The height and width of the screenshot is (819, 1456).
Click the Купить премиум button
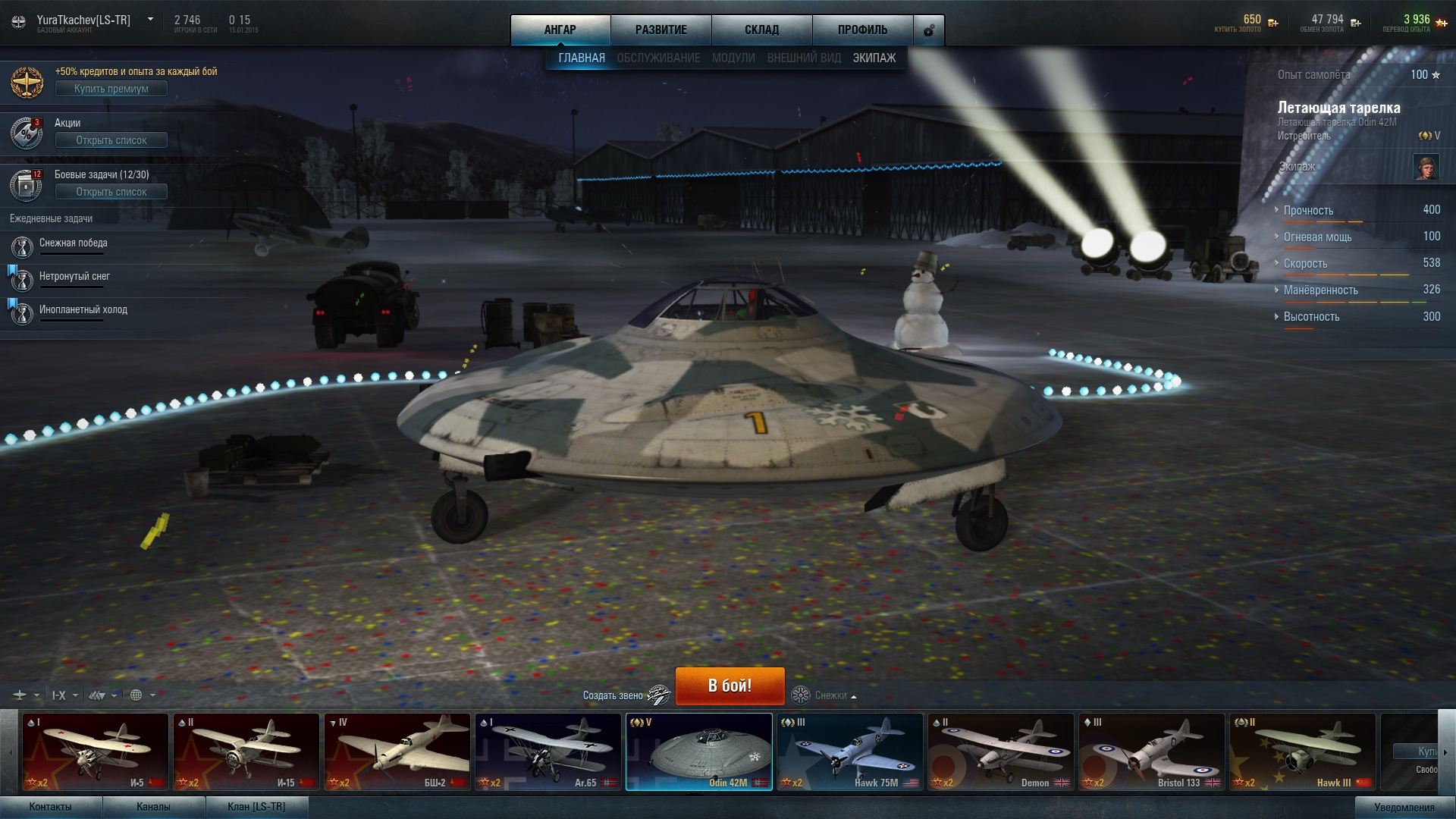111,89
